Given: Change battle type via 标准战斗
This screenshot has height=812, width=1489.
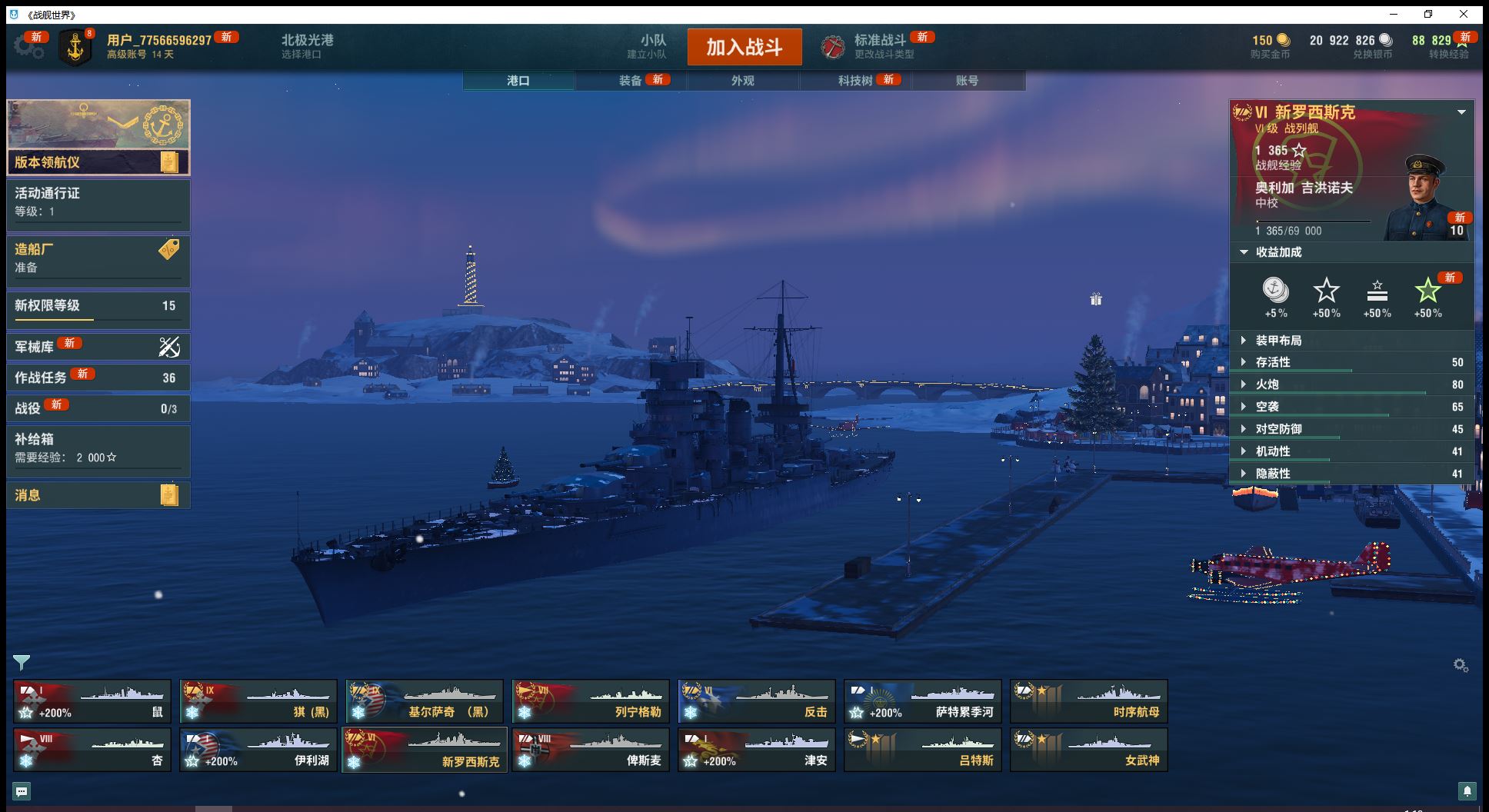Looking at the screenshot, I should [x=879, y=46].
